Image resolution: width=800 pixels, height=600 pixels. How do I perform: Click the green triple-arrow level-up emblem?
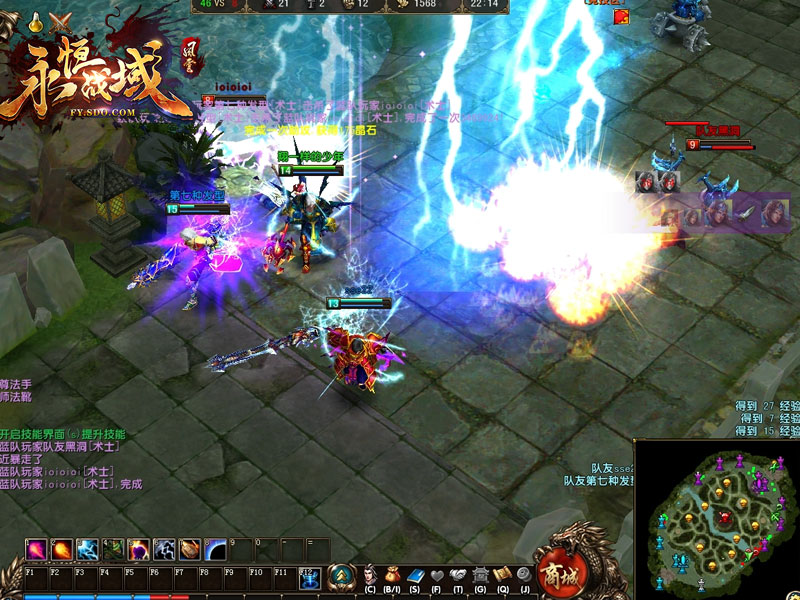click(342, 575)
